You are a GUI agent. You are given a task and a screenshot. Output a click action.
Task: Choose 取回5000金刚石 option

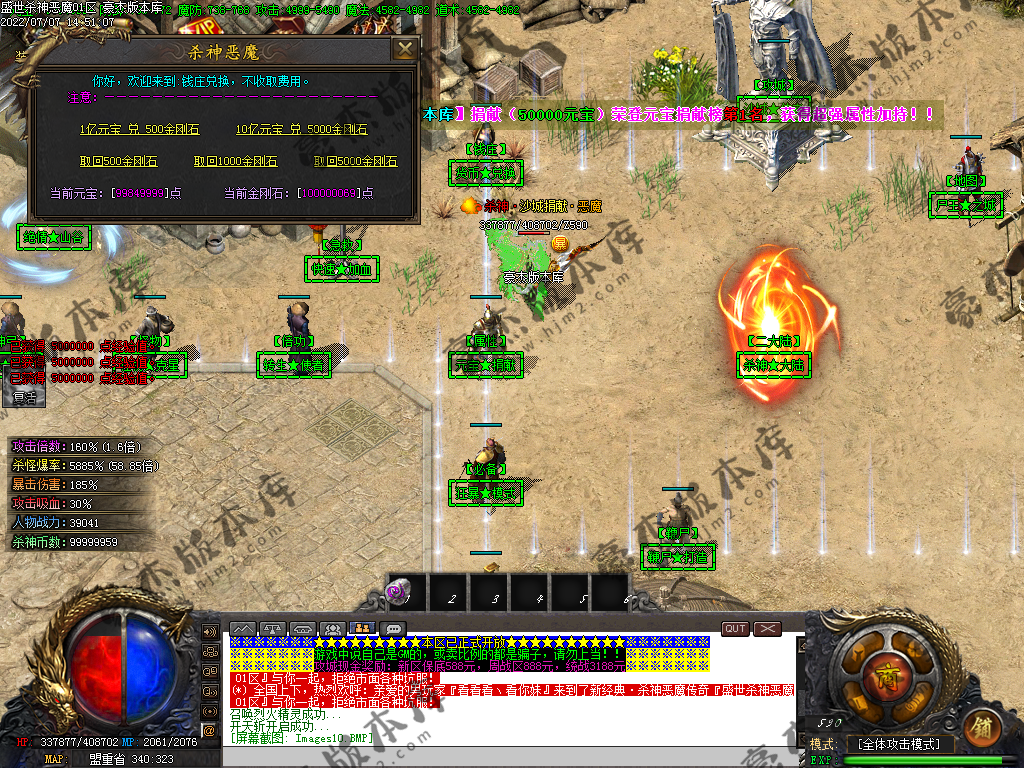coord(355,162)
